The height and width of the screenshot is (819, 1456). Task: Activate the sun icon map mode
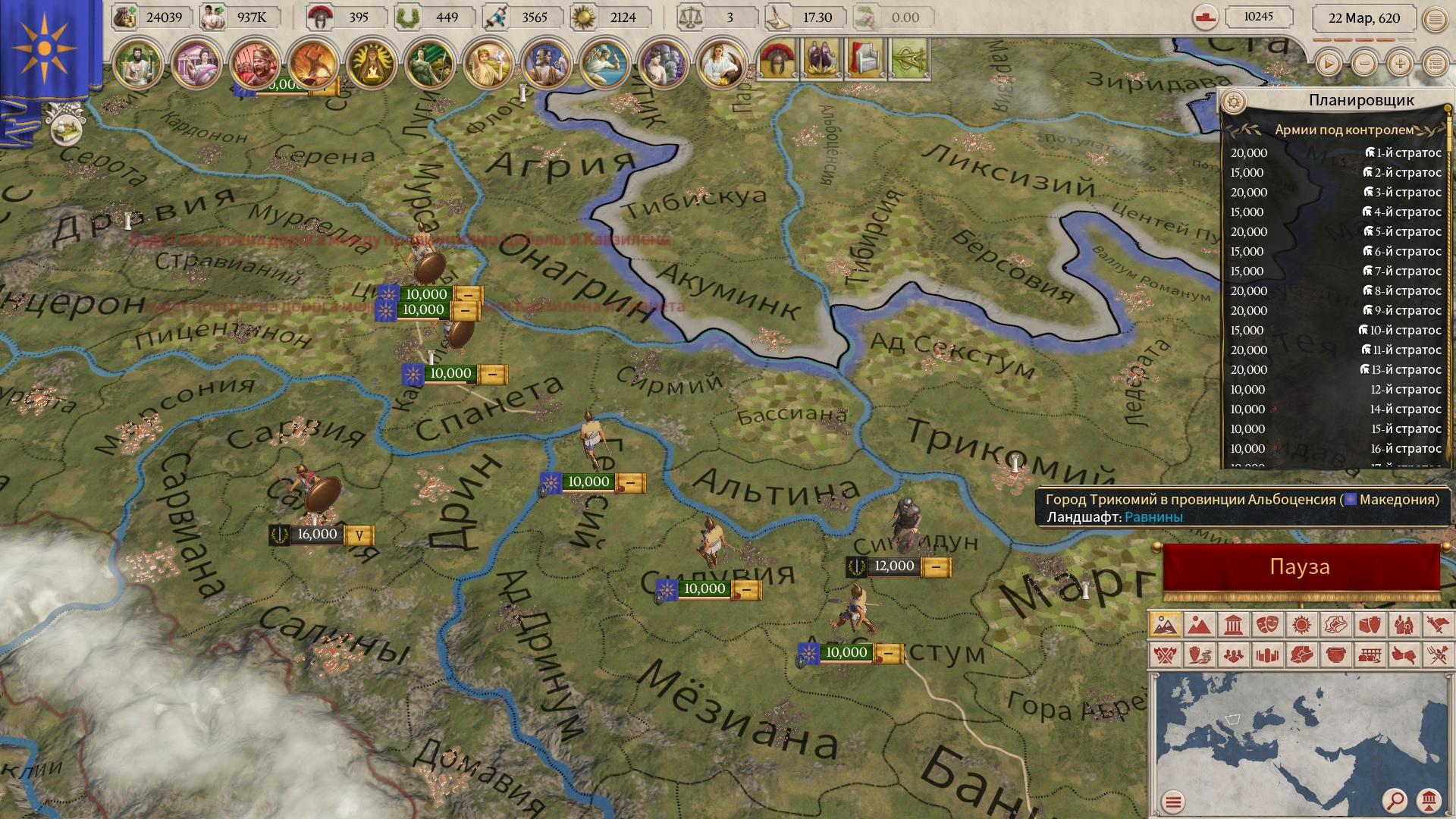1301,625
